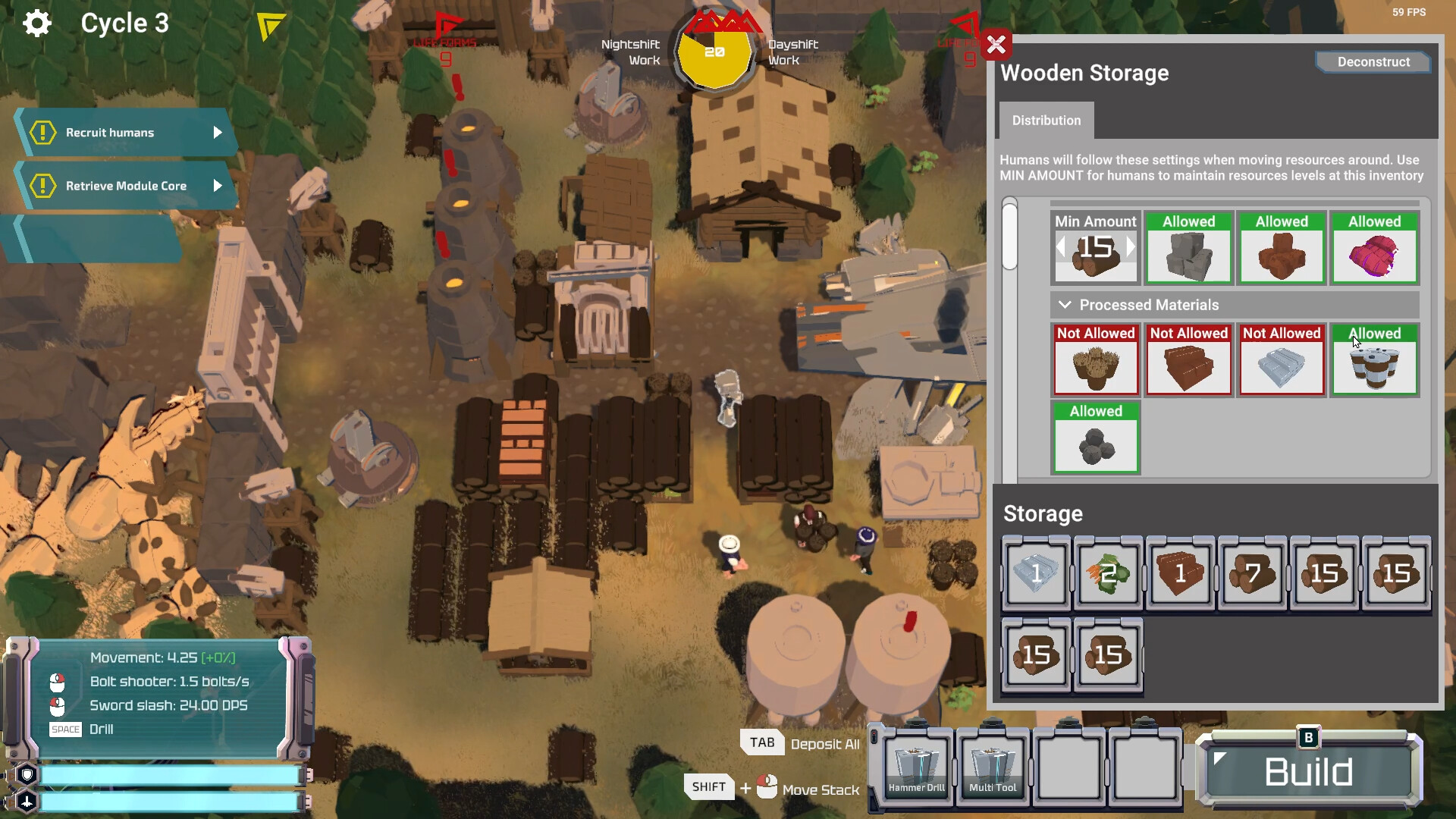Disallow stone blocks in distribution settings
This screenshot has width=1456, height=819.
(x=1188, y=249)
